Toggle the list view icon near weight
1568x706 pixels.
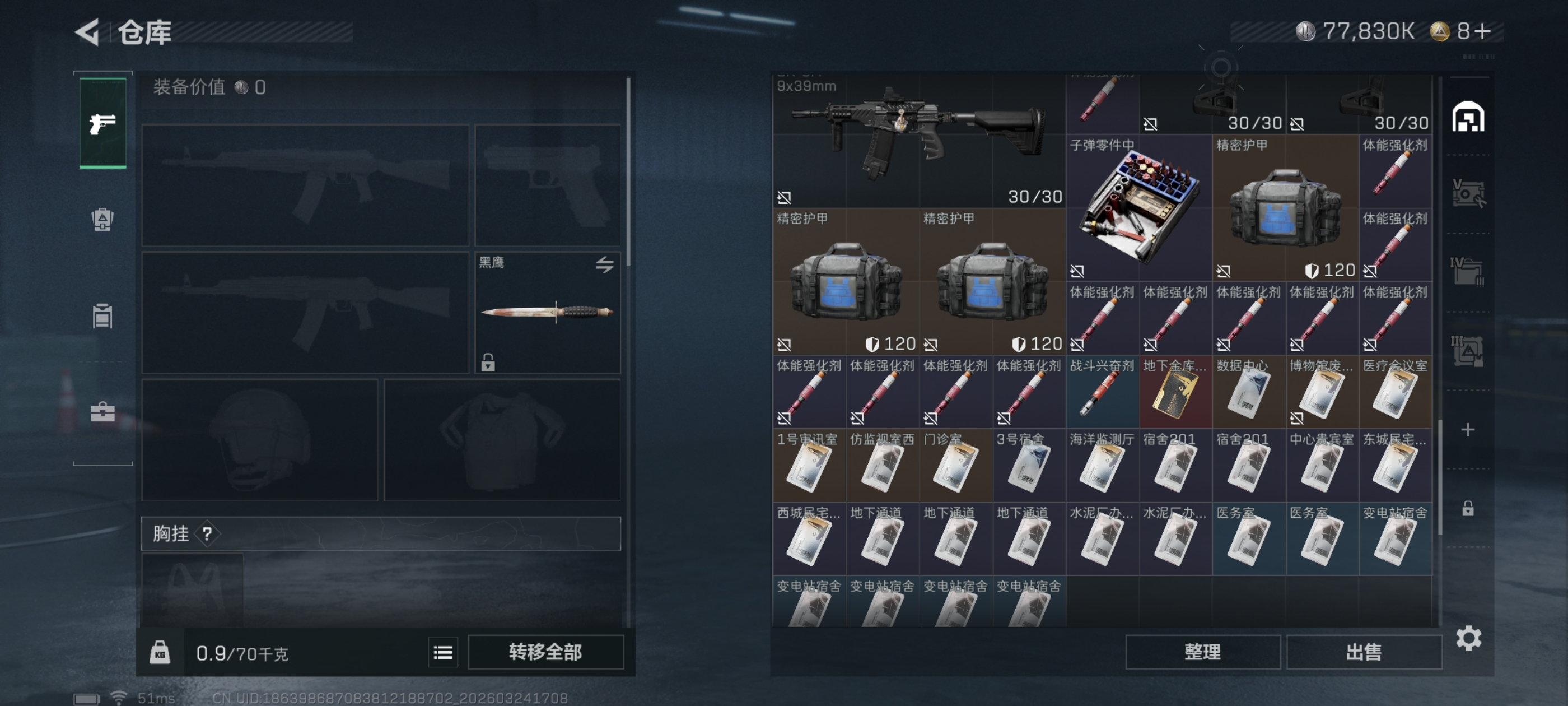[442, 653]
